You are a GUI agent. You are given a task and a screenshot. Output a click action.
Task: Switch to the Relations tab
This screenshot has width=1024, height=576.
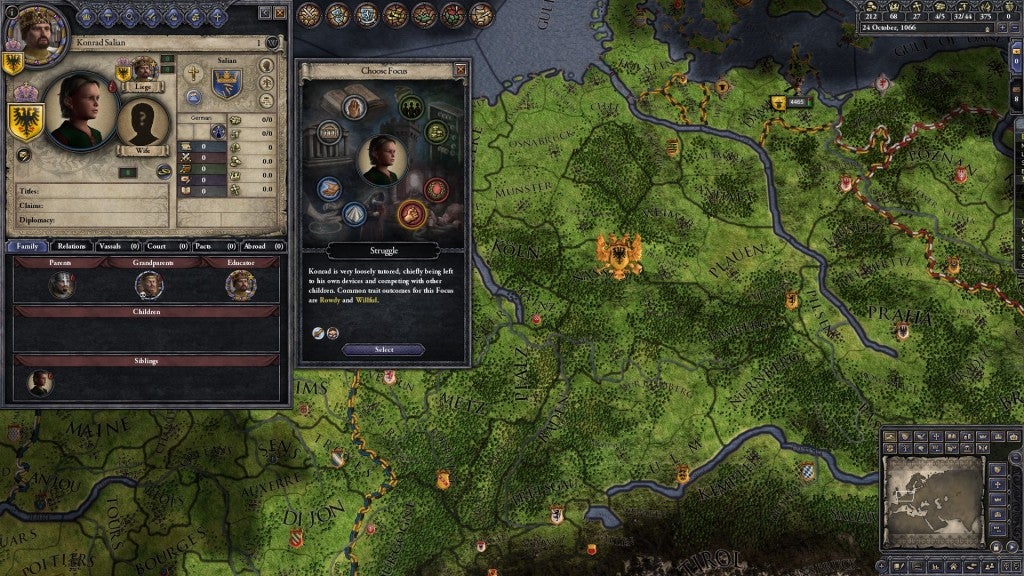(71, 245)
